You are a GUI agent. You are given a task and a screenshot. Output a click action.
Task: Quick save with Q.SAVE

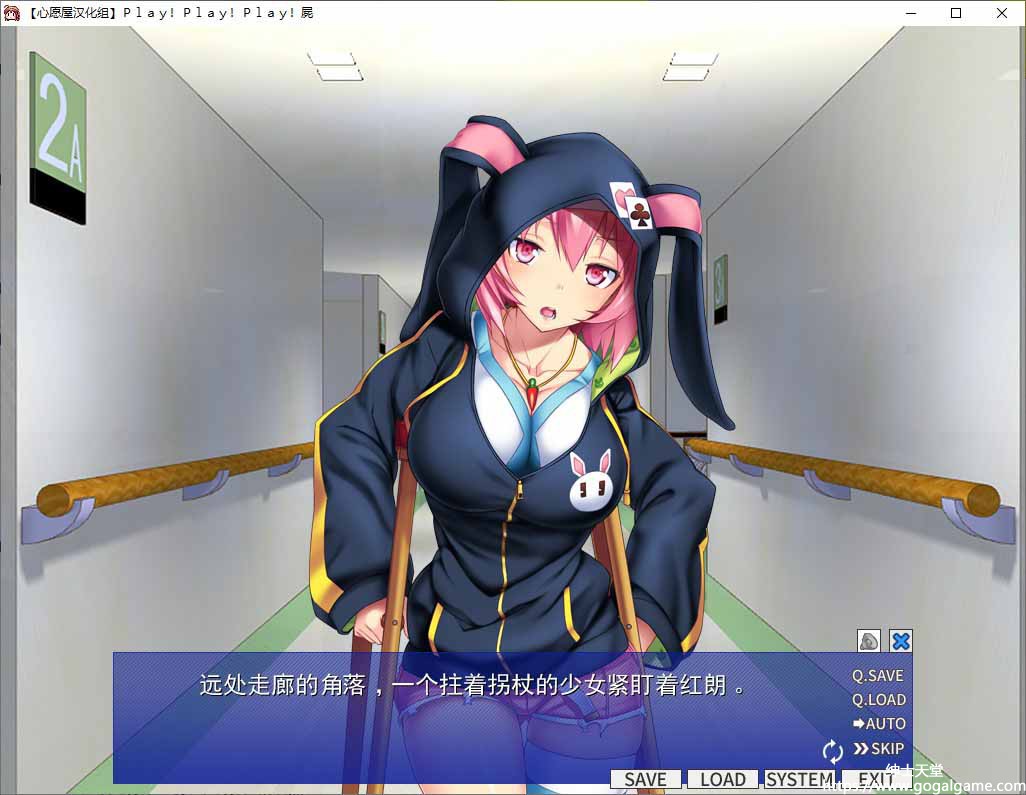point(877,676)
